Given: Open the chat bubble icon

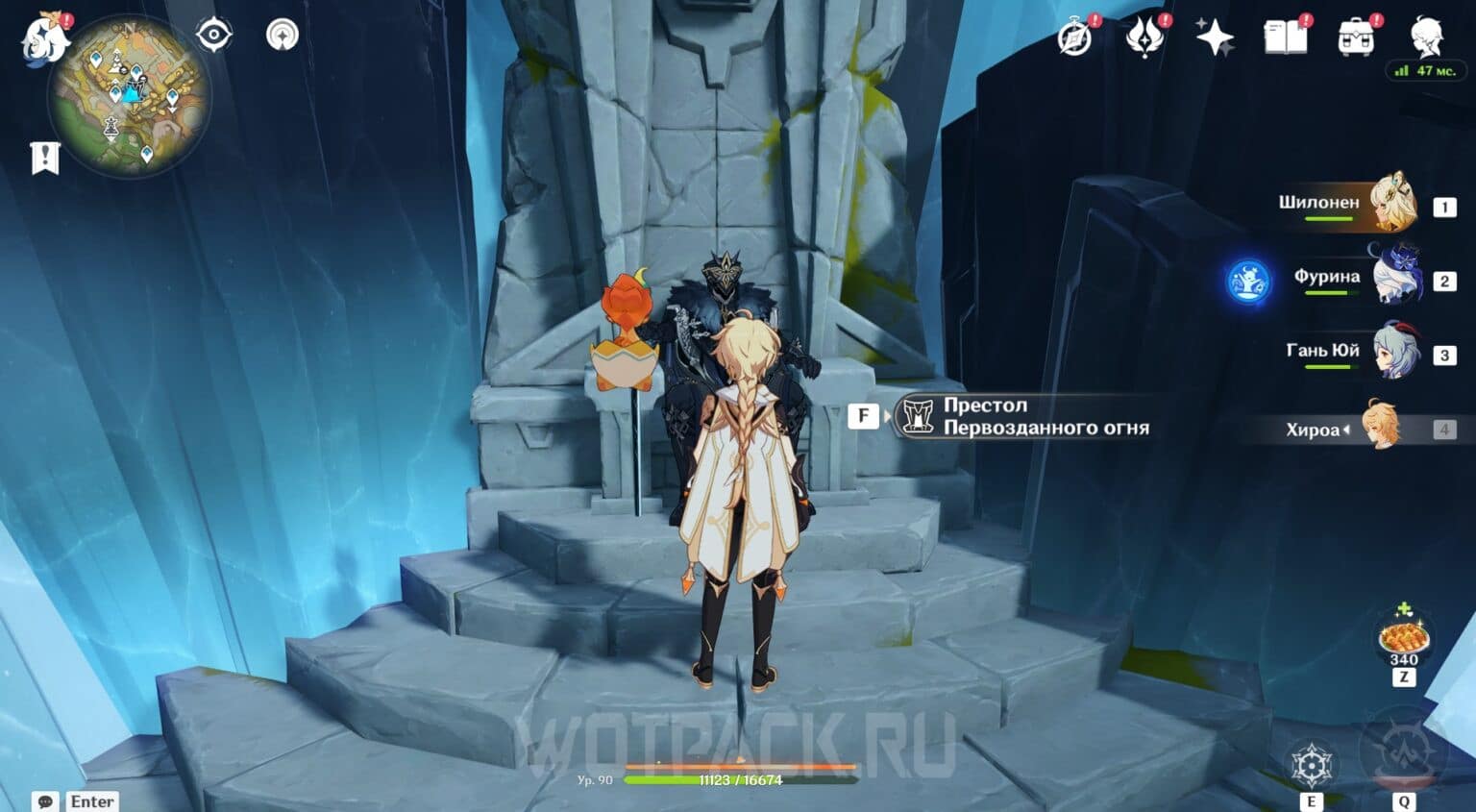Looking at the screenshot, I should (x=45, y=801).
